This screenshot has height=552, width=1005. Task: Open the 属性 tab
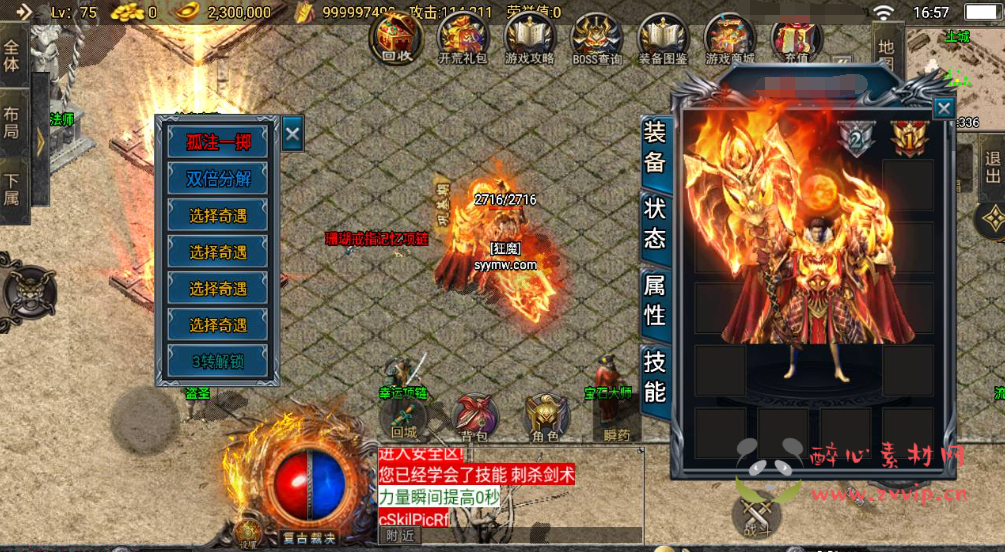click(x=654, y=300)
